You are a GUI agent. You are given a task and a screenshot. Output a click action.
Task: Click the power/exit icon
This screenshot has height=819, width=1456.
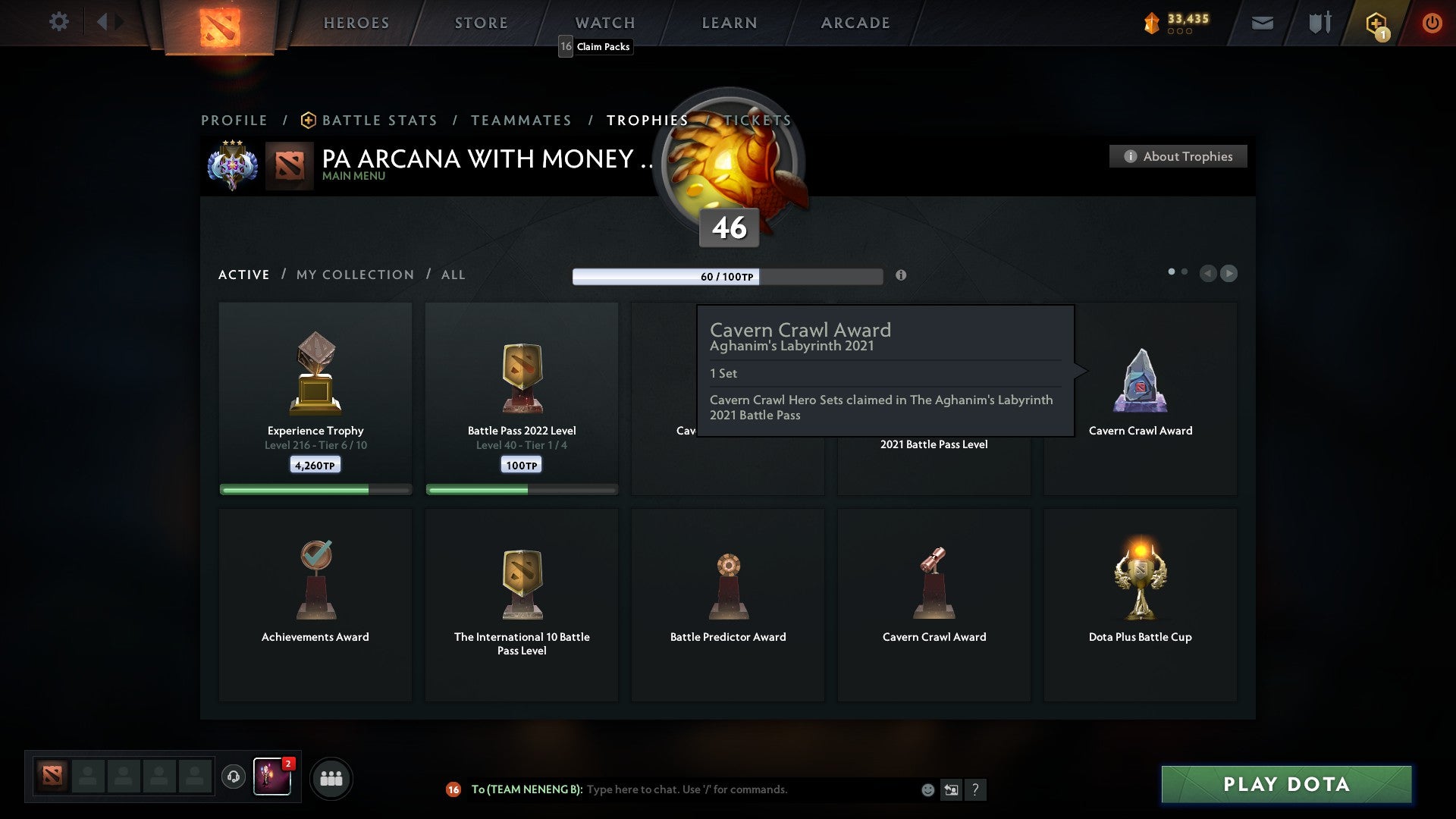(1432, 22)
